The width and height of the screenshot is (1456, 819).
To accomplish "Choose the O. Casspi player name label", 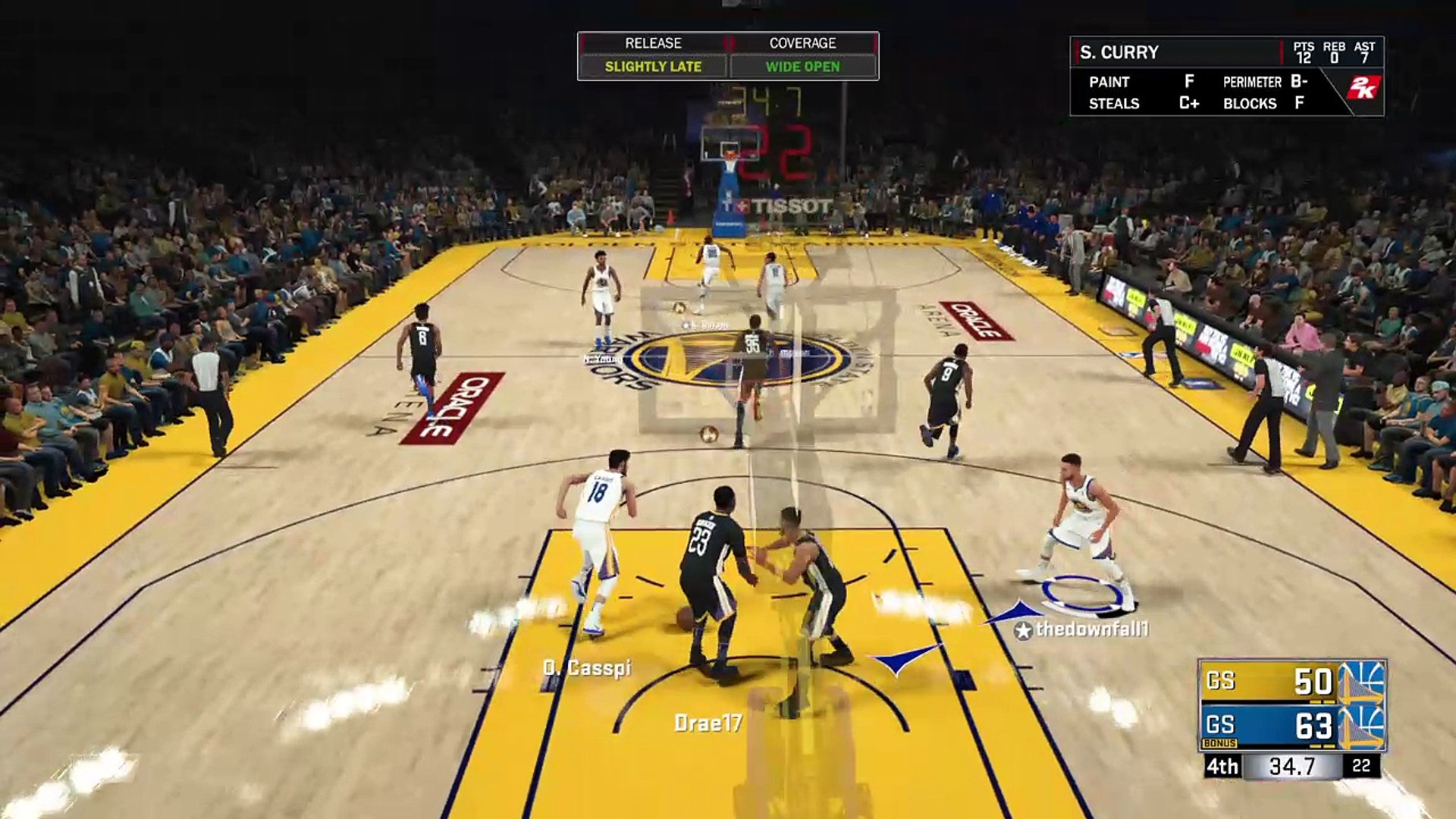I will 587,668.
